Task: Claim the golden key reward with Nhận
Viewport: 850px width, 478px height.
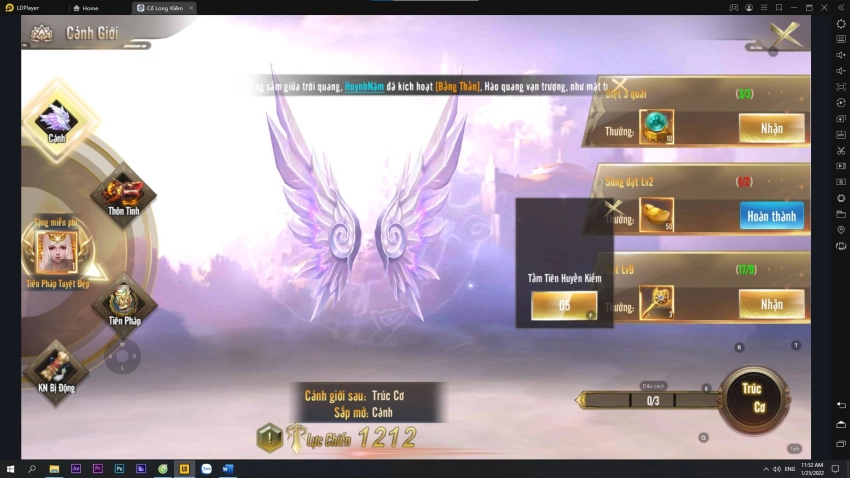Action: 771,303
